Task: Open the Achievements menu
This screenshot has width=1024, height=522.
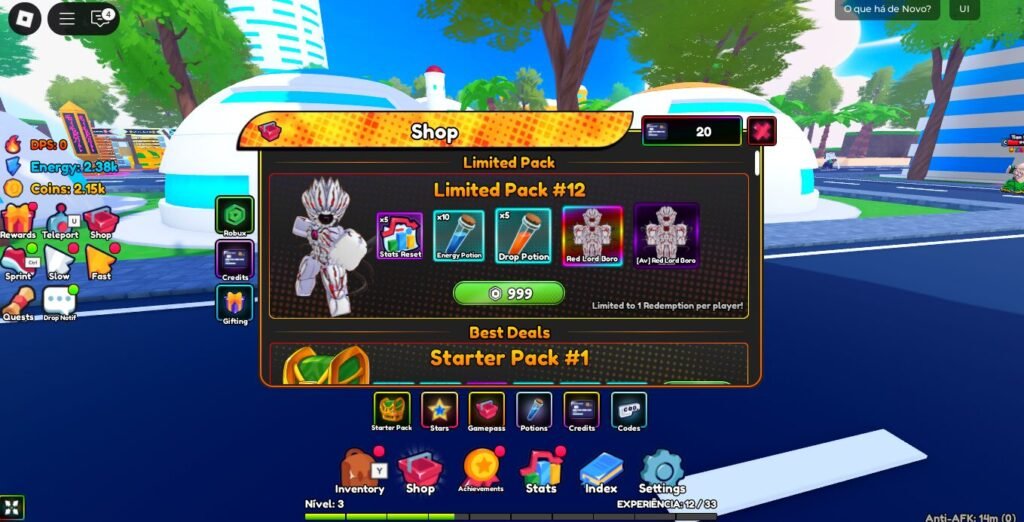Action: (x=480, y=469)
